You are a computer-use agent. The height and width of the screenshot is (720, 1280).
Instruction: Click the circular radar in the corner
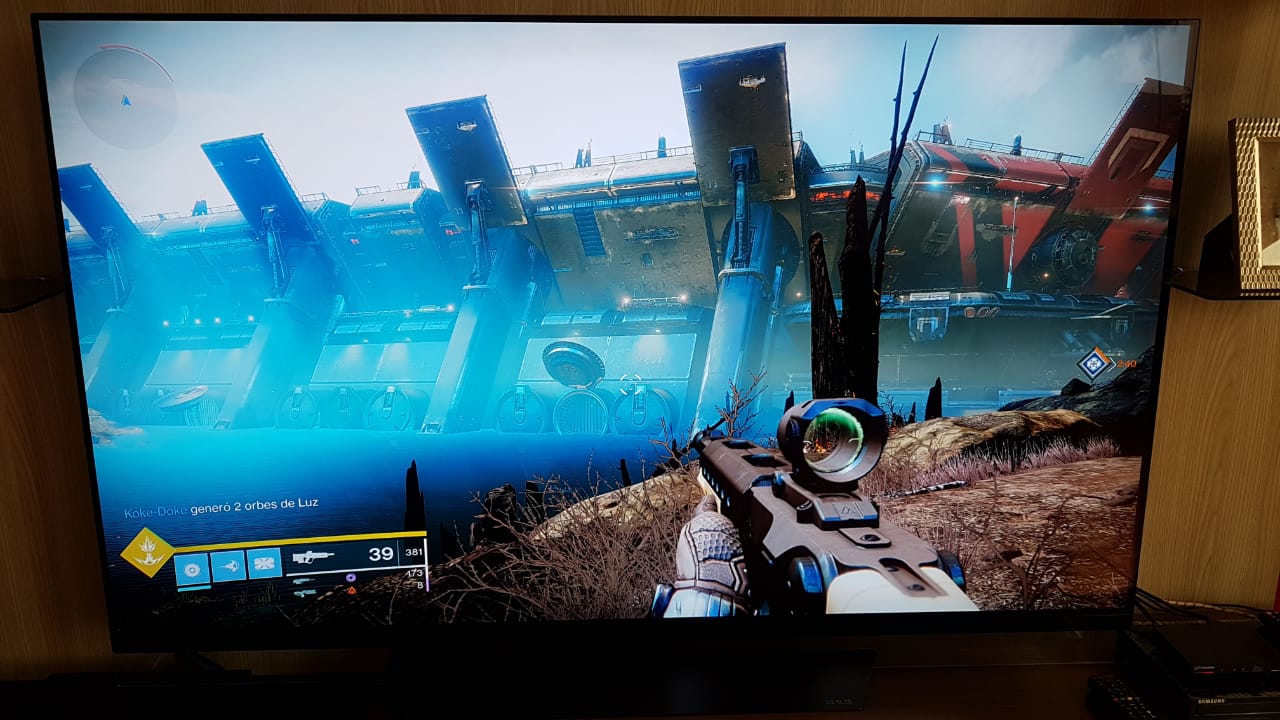pos(125,97)
